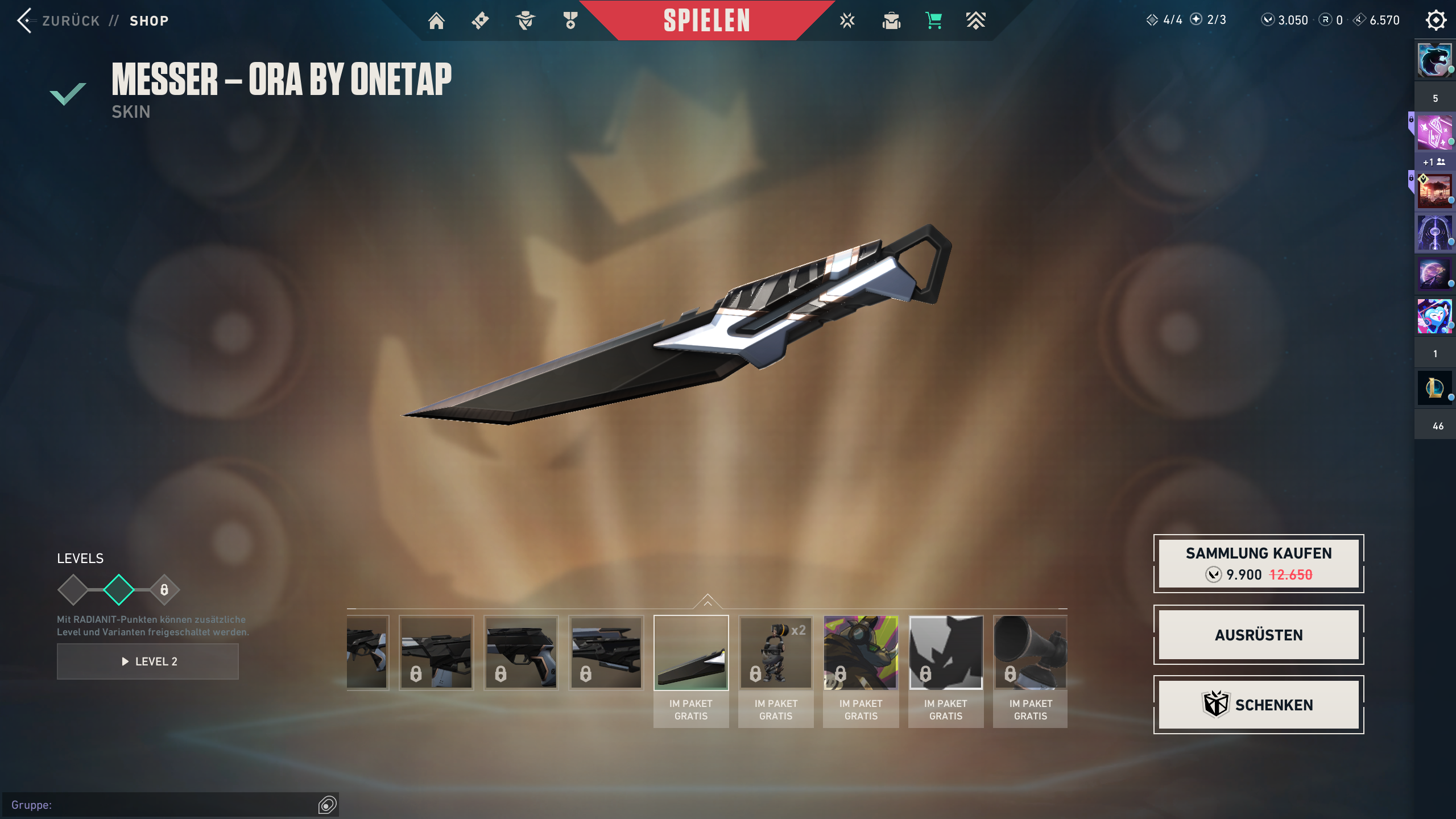
Task: Open the settings gear
Action: pos(1436,20)
